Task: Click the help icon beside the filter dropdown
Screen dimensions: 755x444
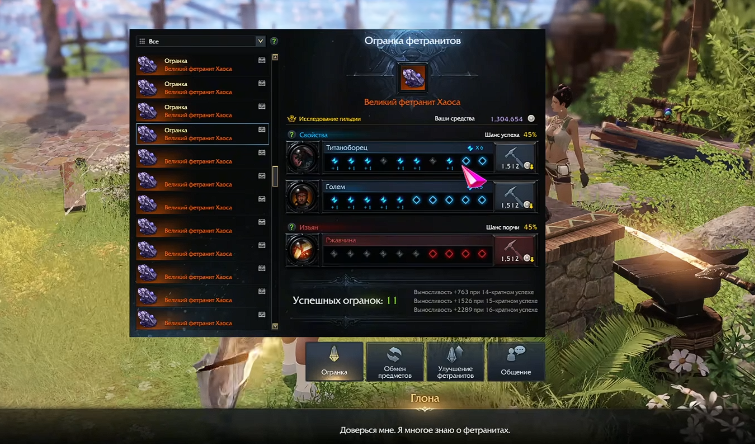Action: coord(274,42)
